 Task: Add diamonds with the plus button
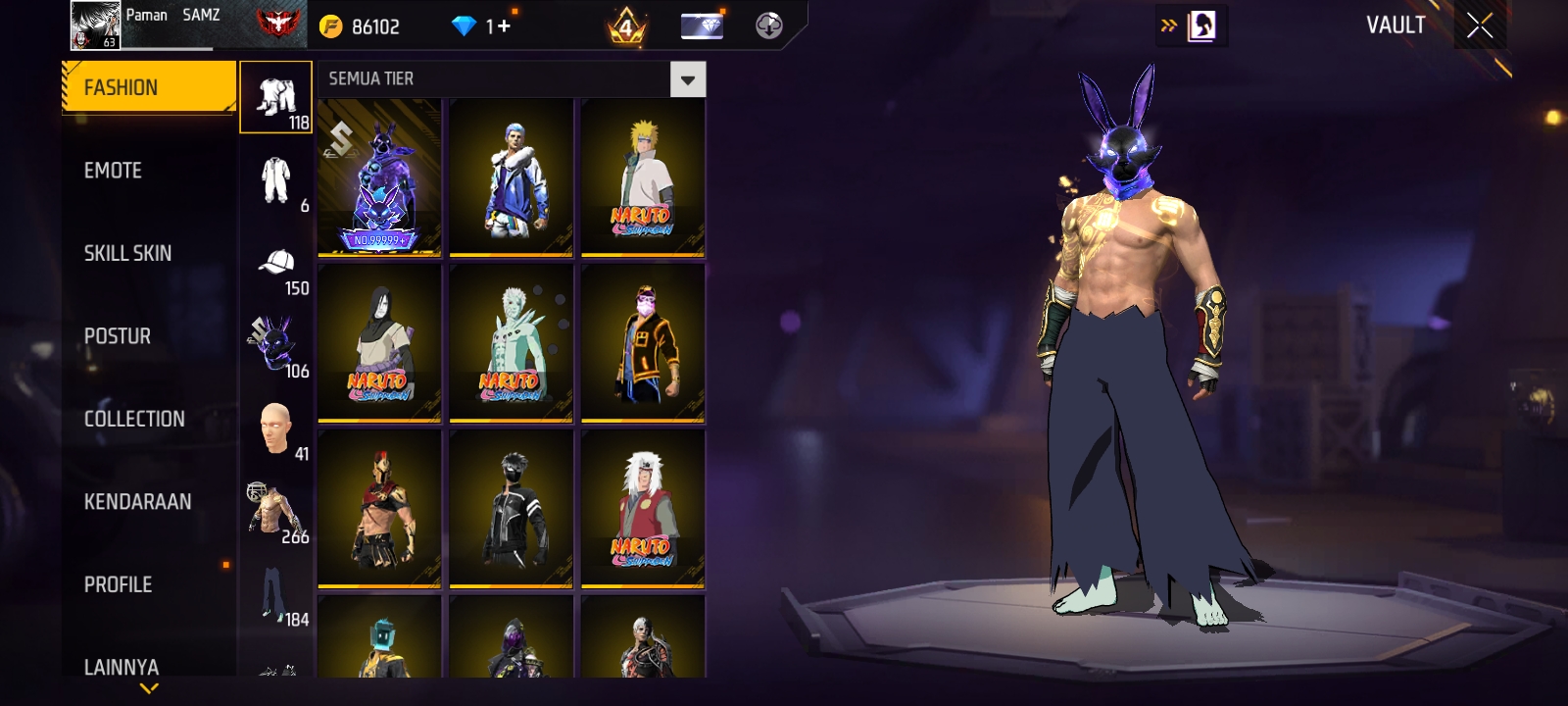point(504,26)
